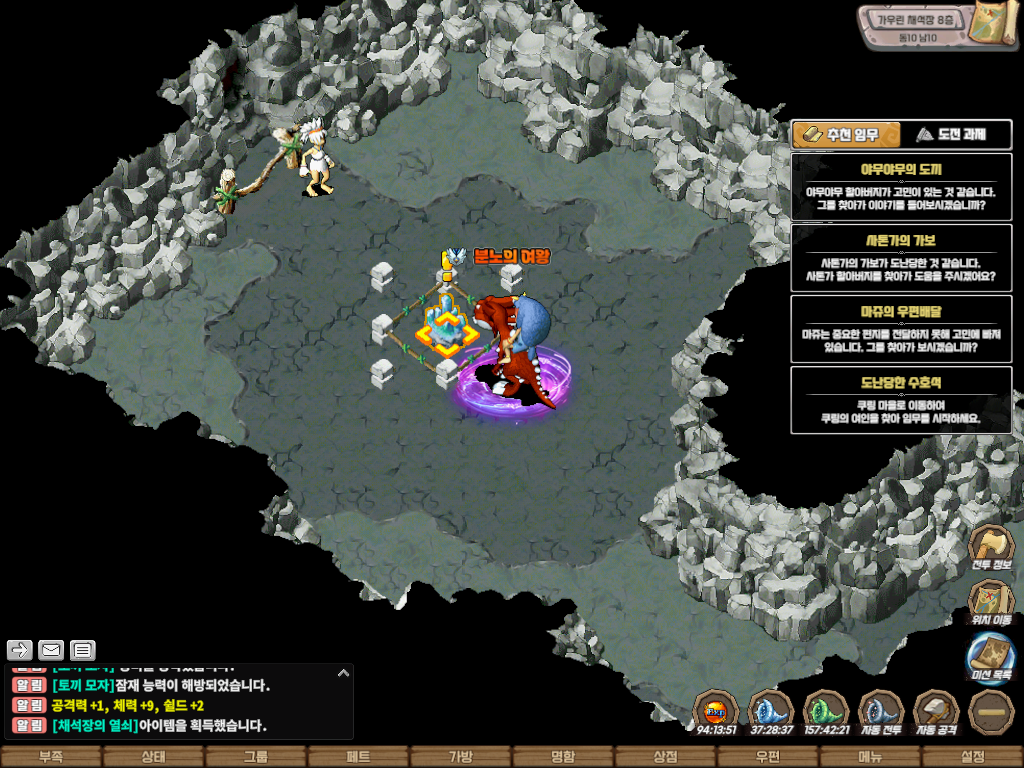Image resolution: width=1024 pixels, height=768 pixels.
Task: Select the 도난당한 수호석 quest entry
Action: click(x=901, y=400)
